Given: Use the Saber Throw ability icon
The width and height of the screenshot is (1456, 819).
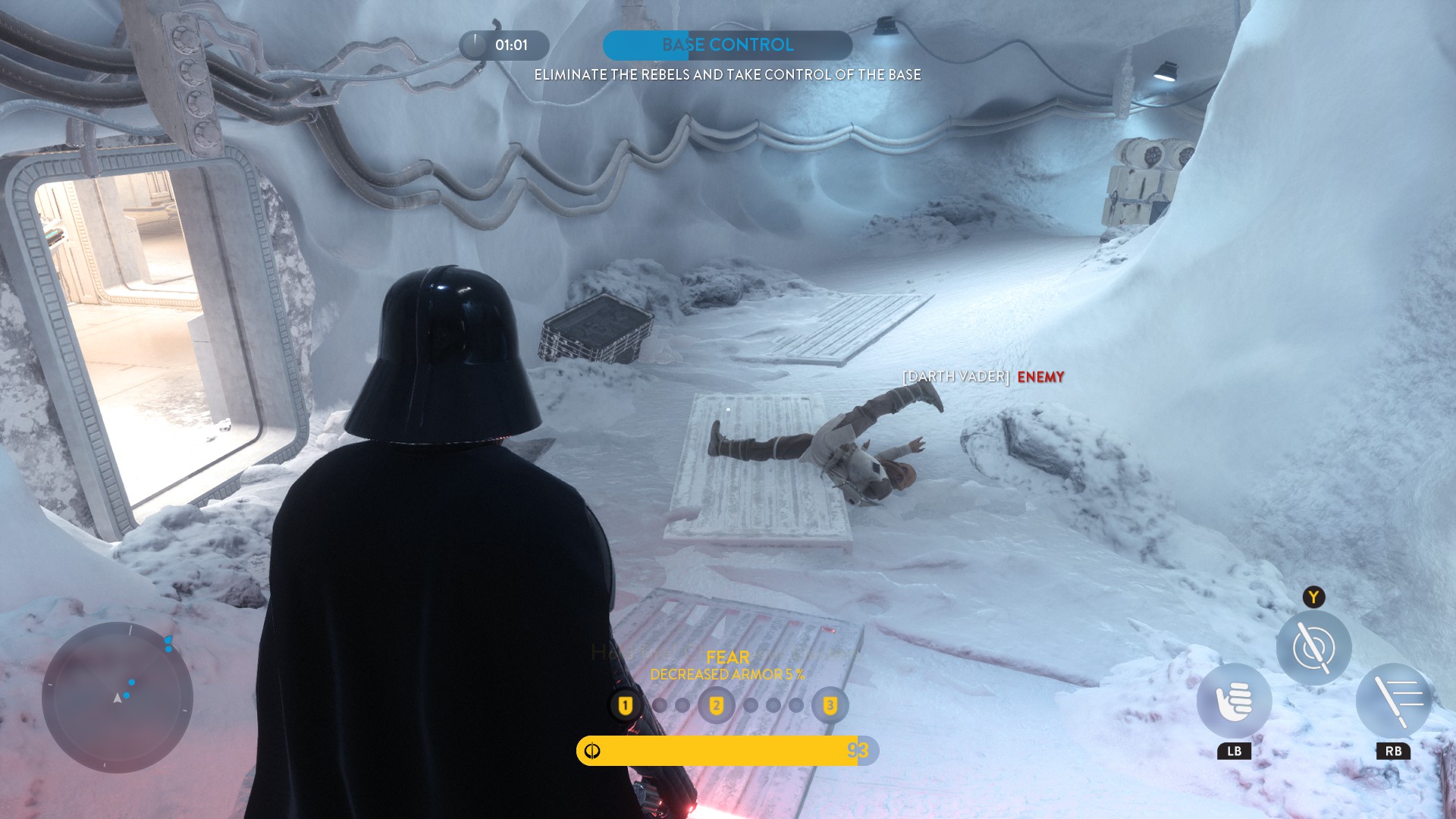Looking at the screenshot, I should [x=1313, y=648].
